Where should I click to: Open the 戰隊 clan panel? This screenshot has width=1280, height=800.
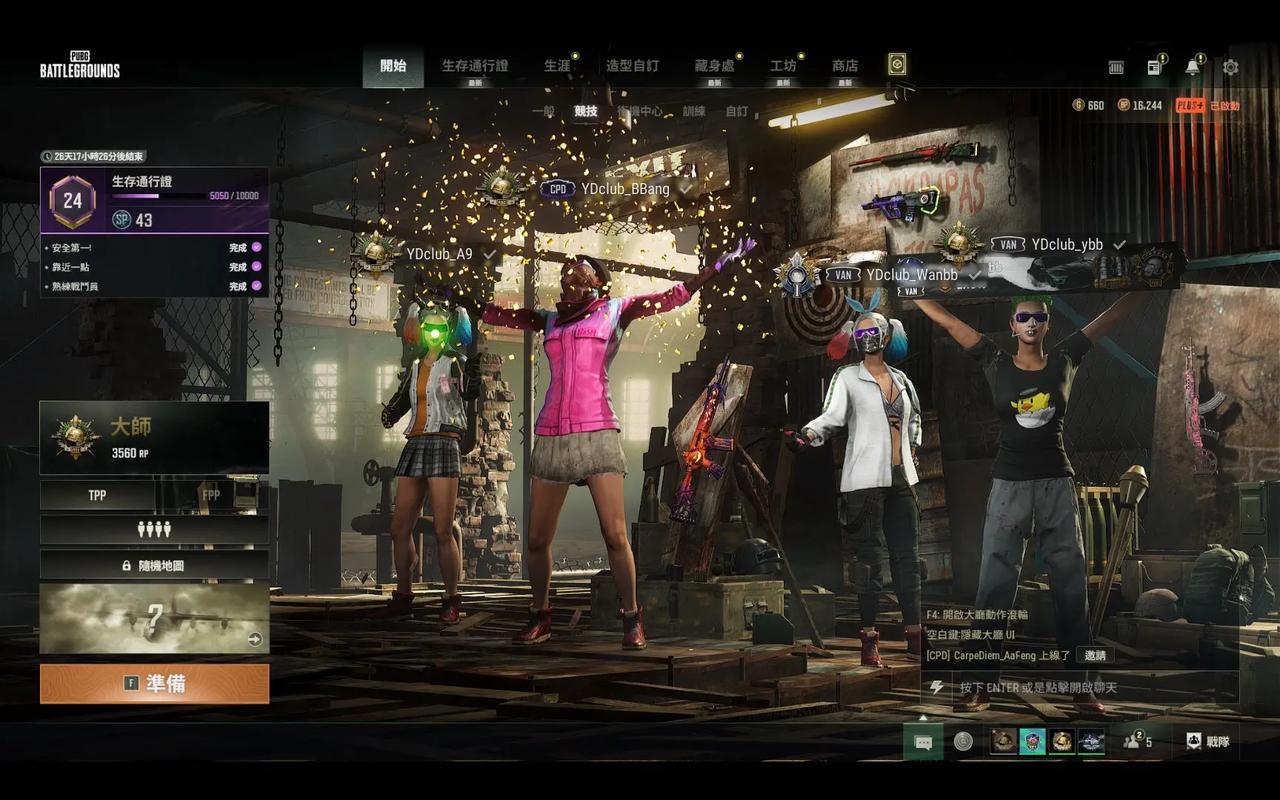pos(1208,741)
